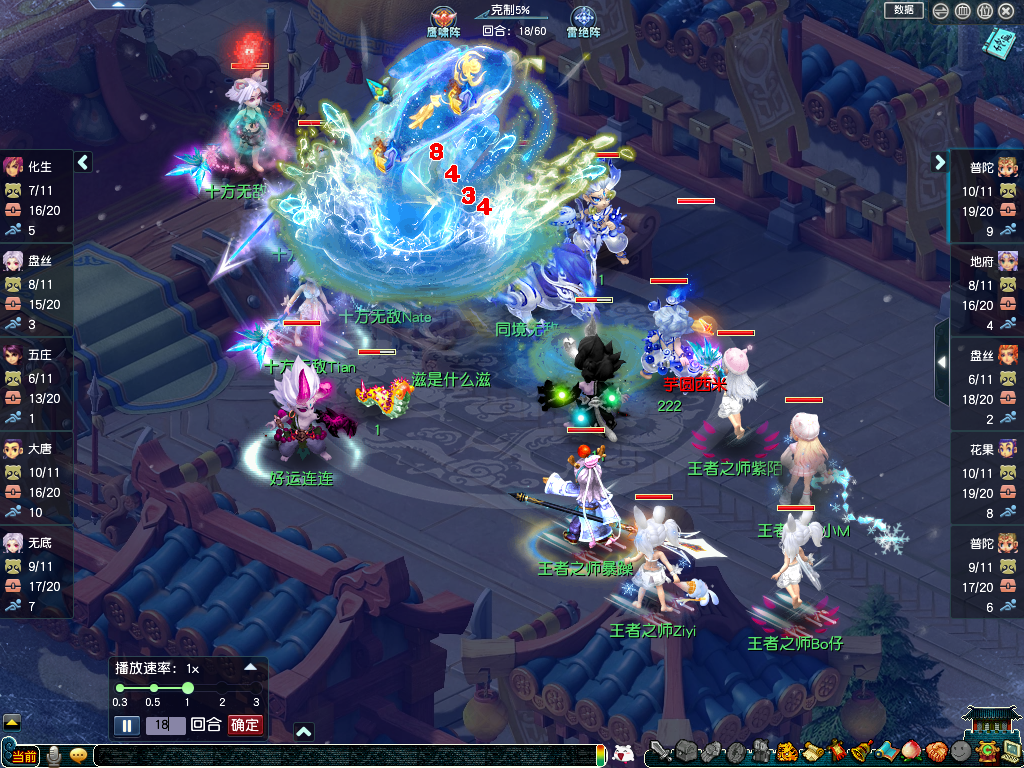1024x768 pixels.
Task: Select the 当前 chat channel button
Action: [22, 756]
